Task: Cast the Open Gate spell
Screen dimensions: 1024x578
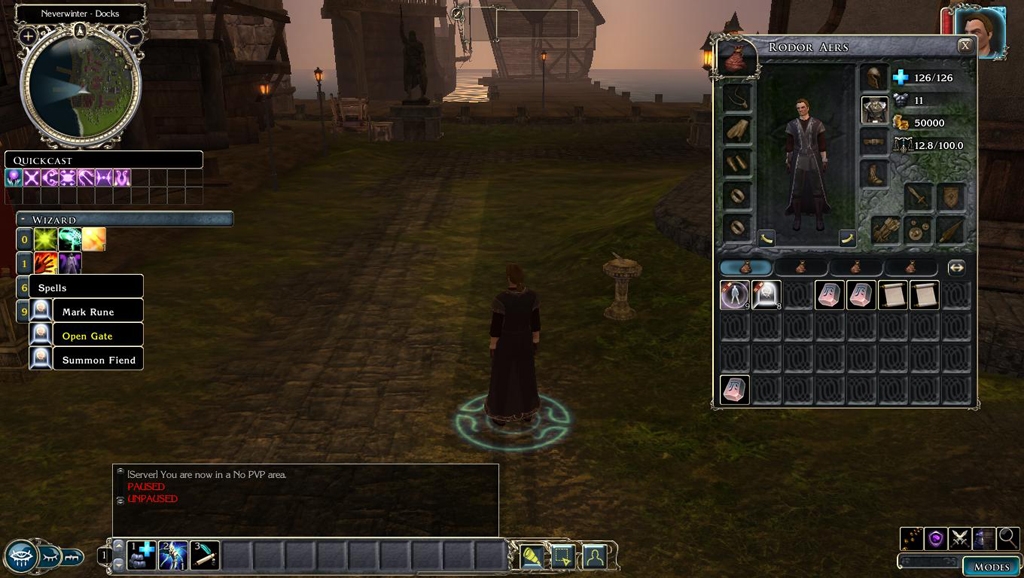Action: tap(88, 336)
